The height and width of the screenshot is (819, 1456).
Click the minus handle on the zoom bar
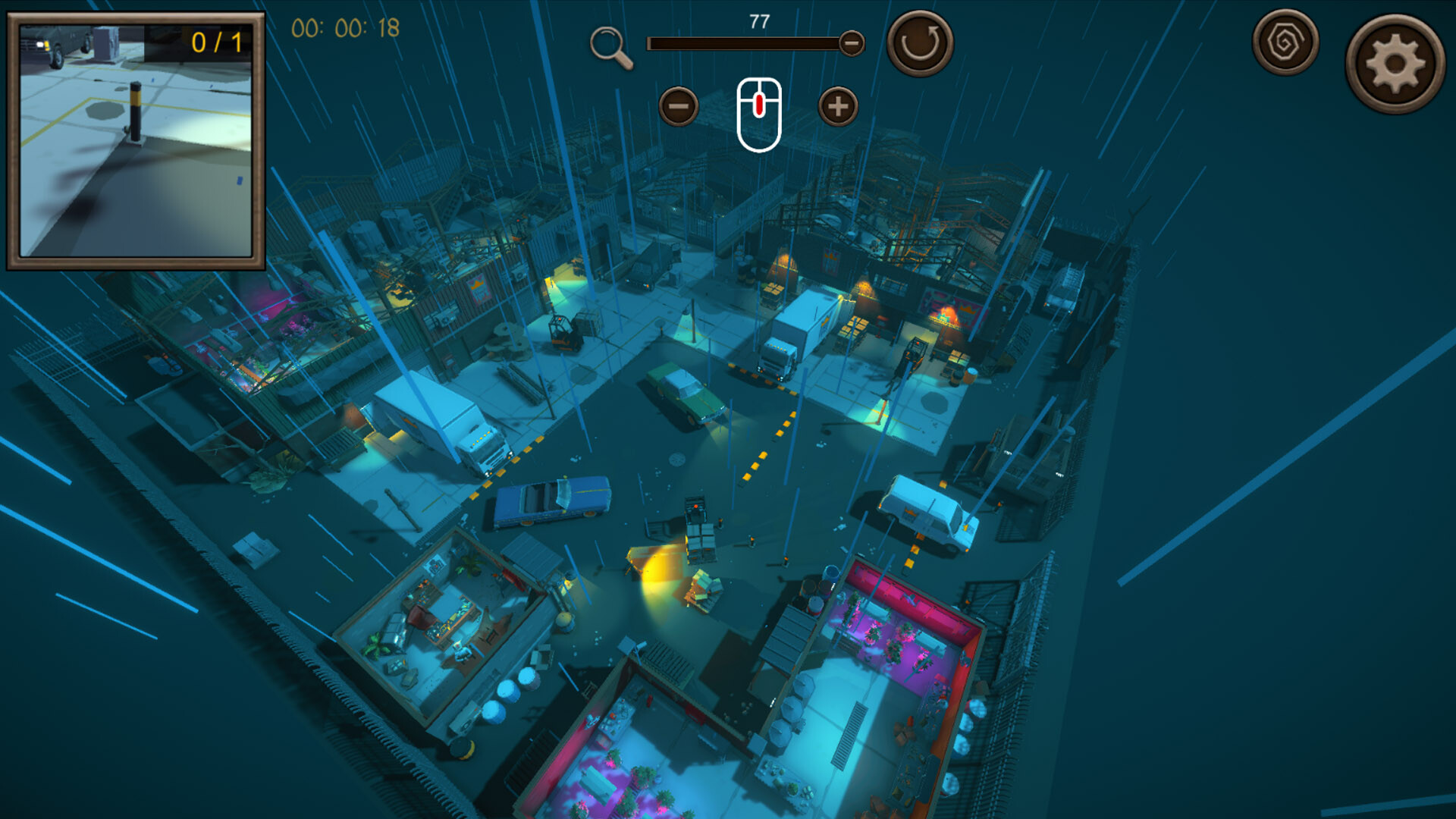tap(852, 43)
